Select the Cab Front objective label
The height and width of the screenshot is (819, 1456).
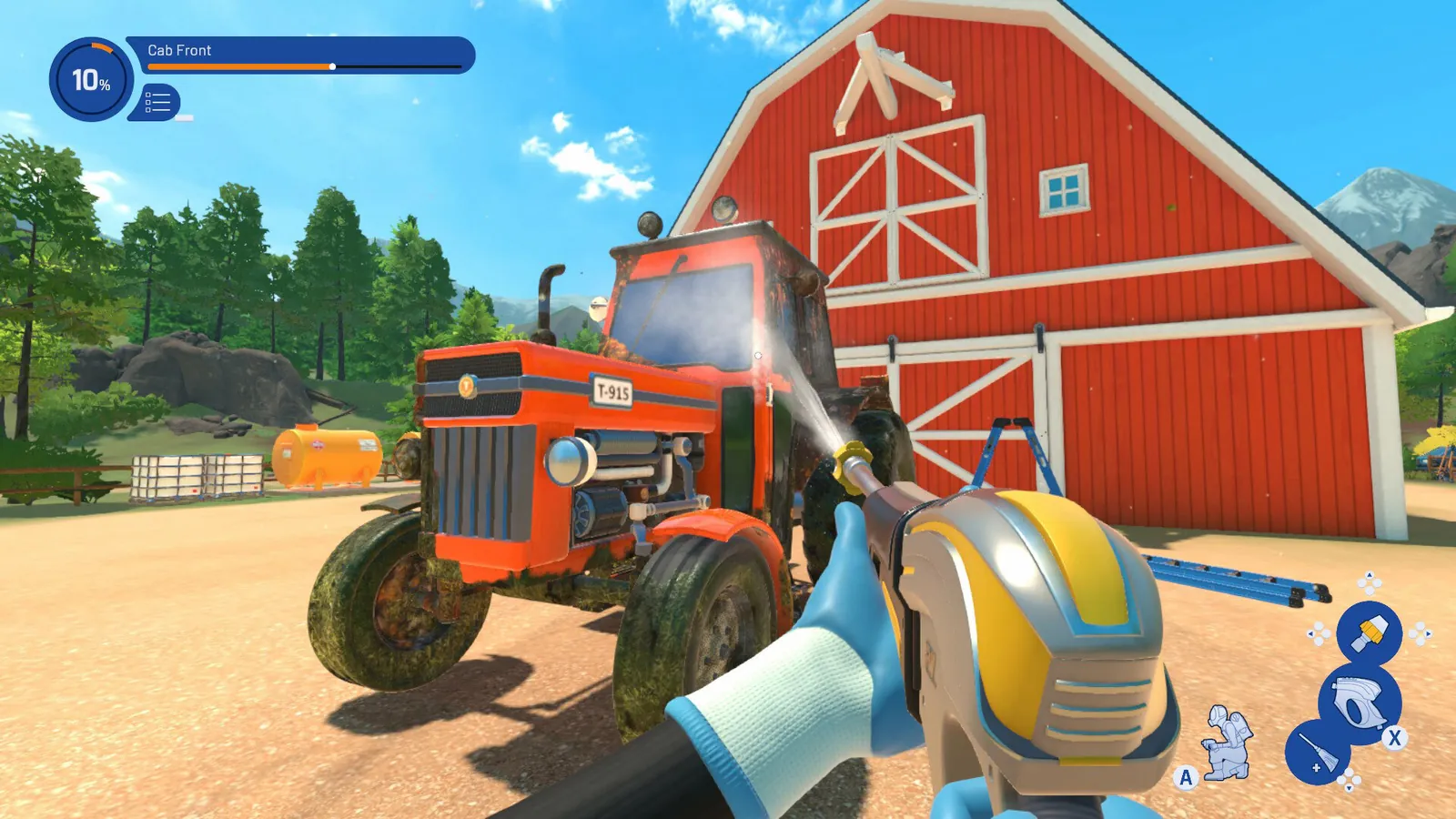click(x=178, y=51)
